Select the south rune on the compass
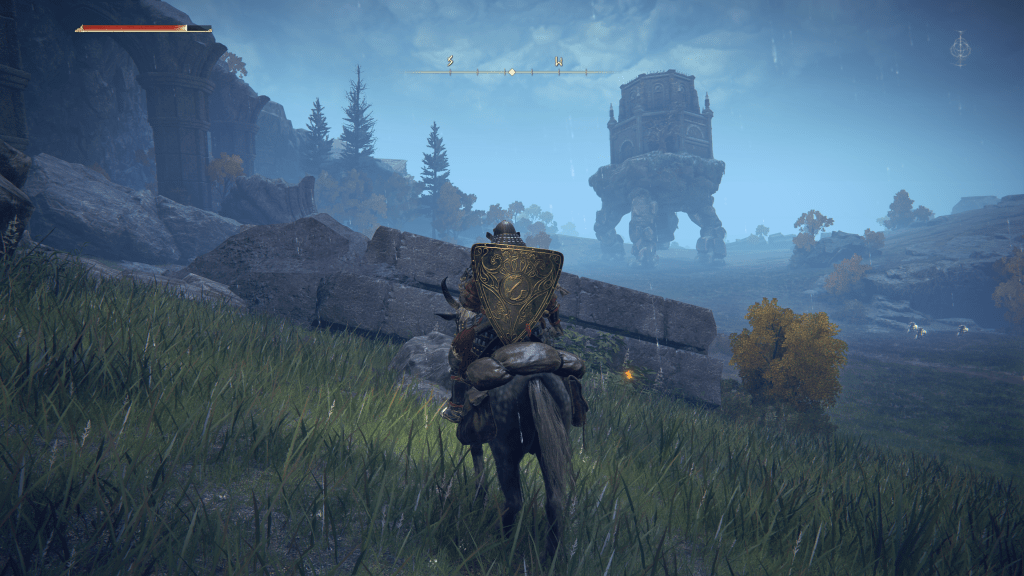 (451, 62)
